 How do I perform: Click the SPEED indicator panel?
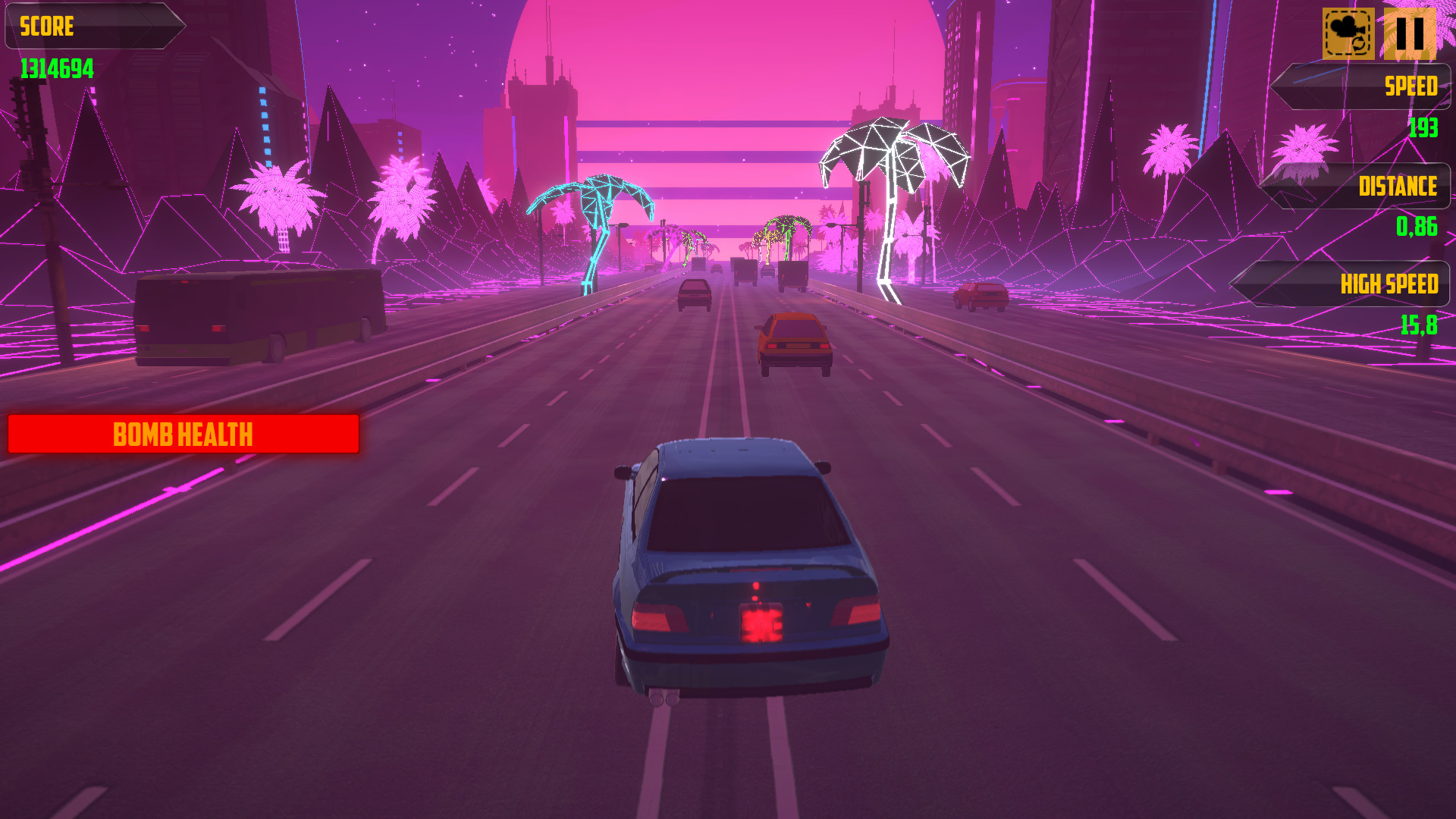[x=1361, y=87]
